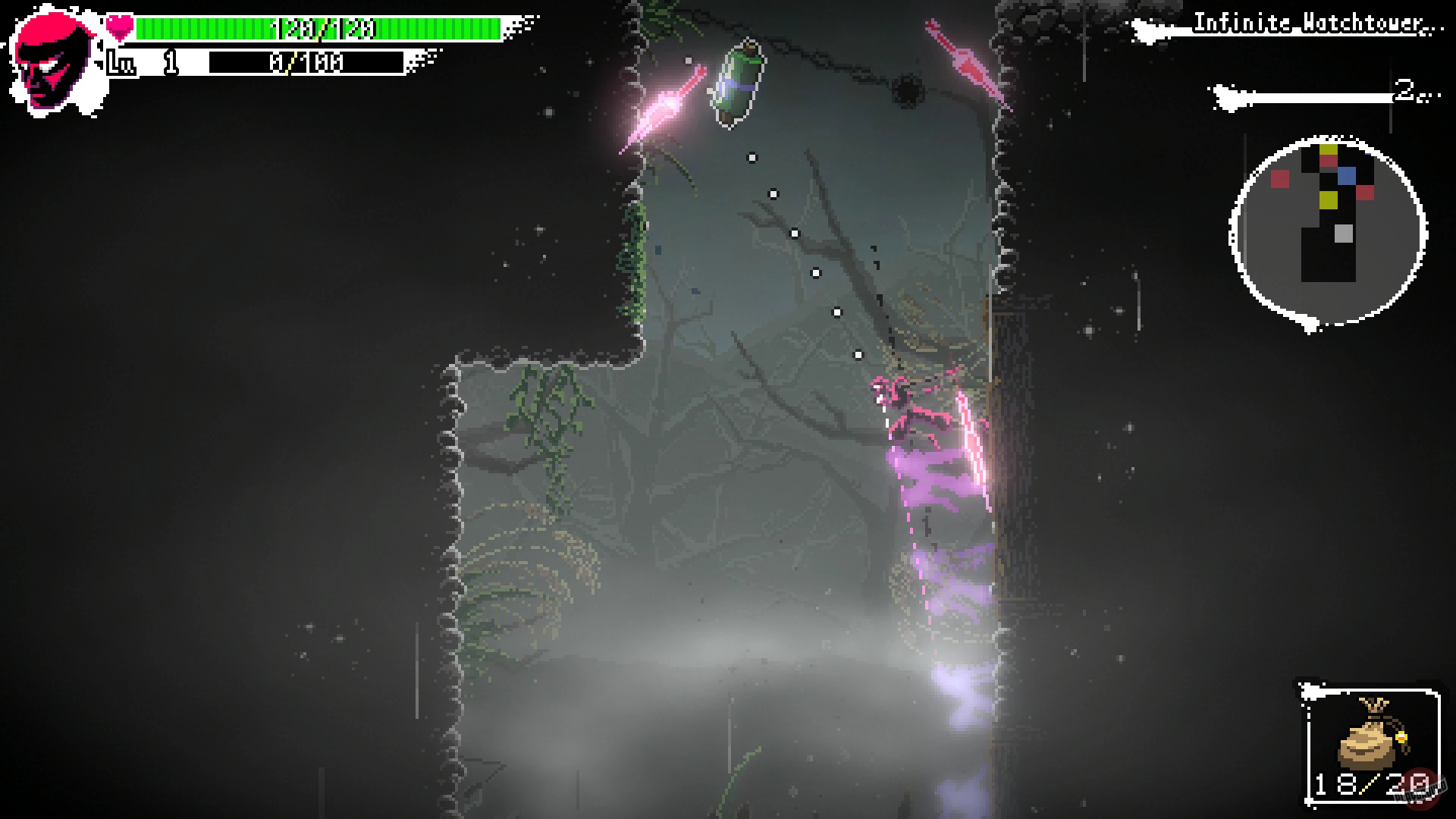The image size is (1456, 819).
Task: Click the green health bar showing 120/120
Action: (x=318, y=29)
